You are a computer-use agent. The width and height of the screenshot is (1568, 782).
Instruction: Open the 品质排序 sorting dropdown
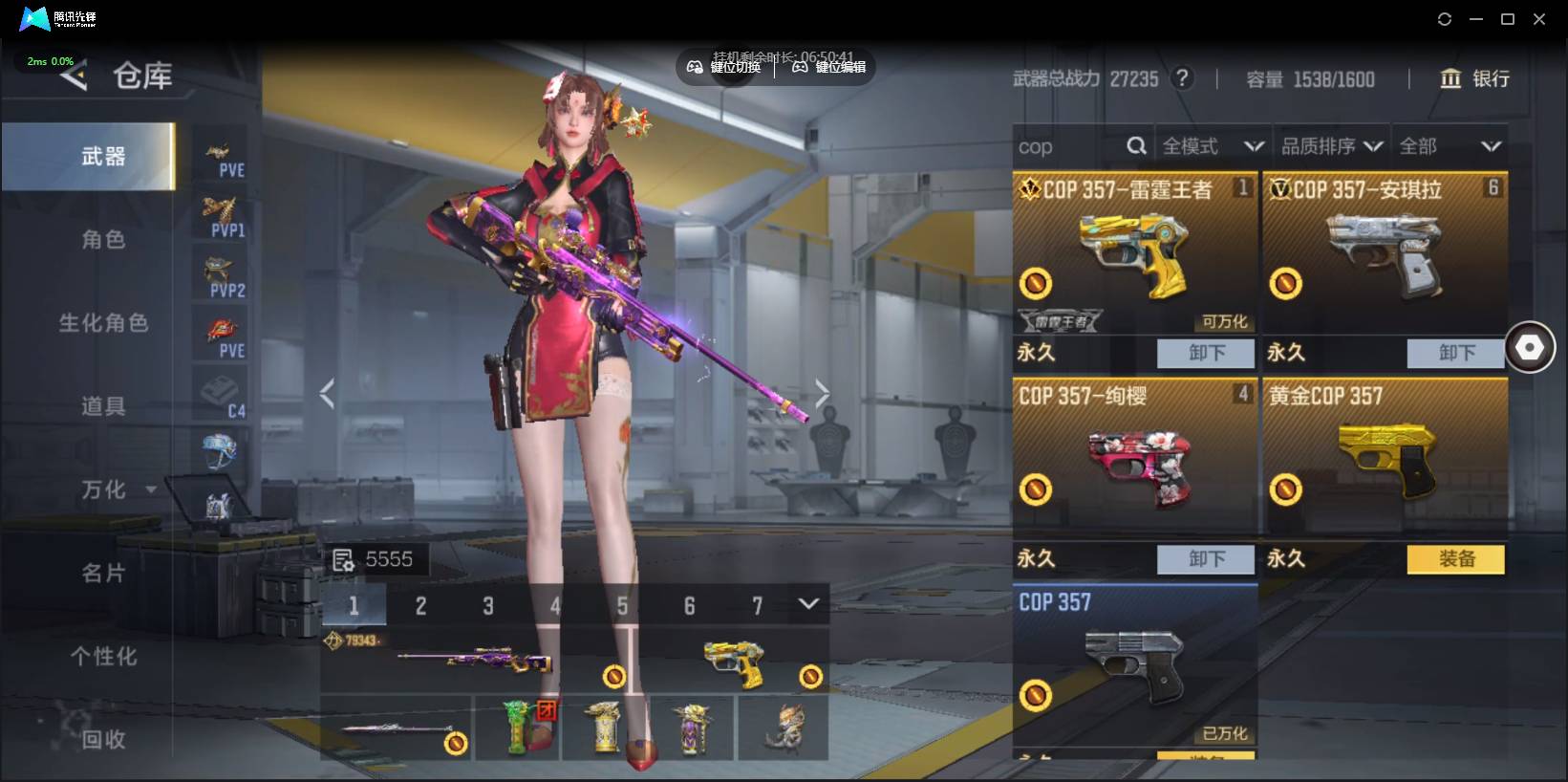pos(1331,146)
